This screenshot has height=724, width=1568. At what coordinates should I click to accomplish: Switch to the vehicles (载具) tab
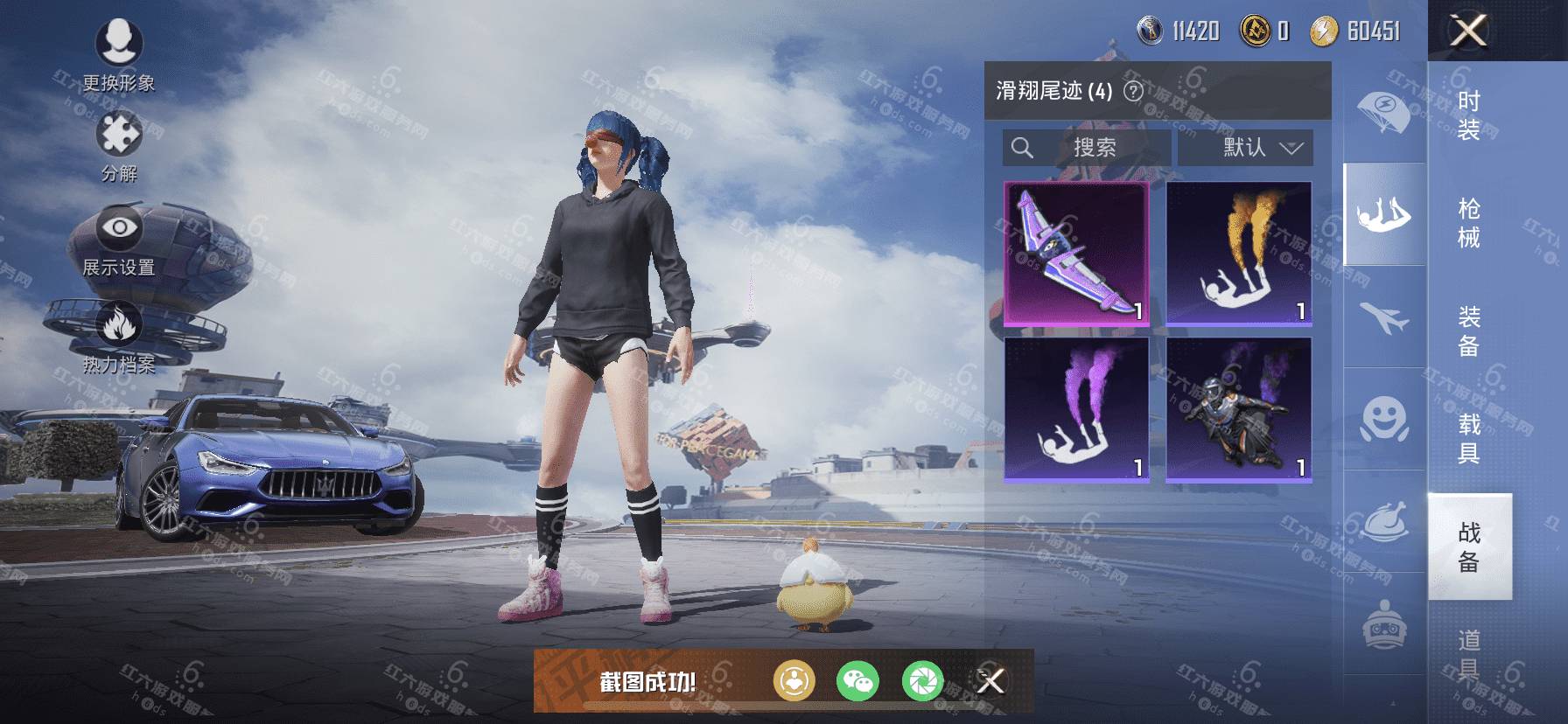[x=1469, y=438]
